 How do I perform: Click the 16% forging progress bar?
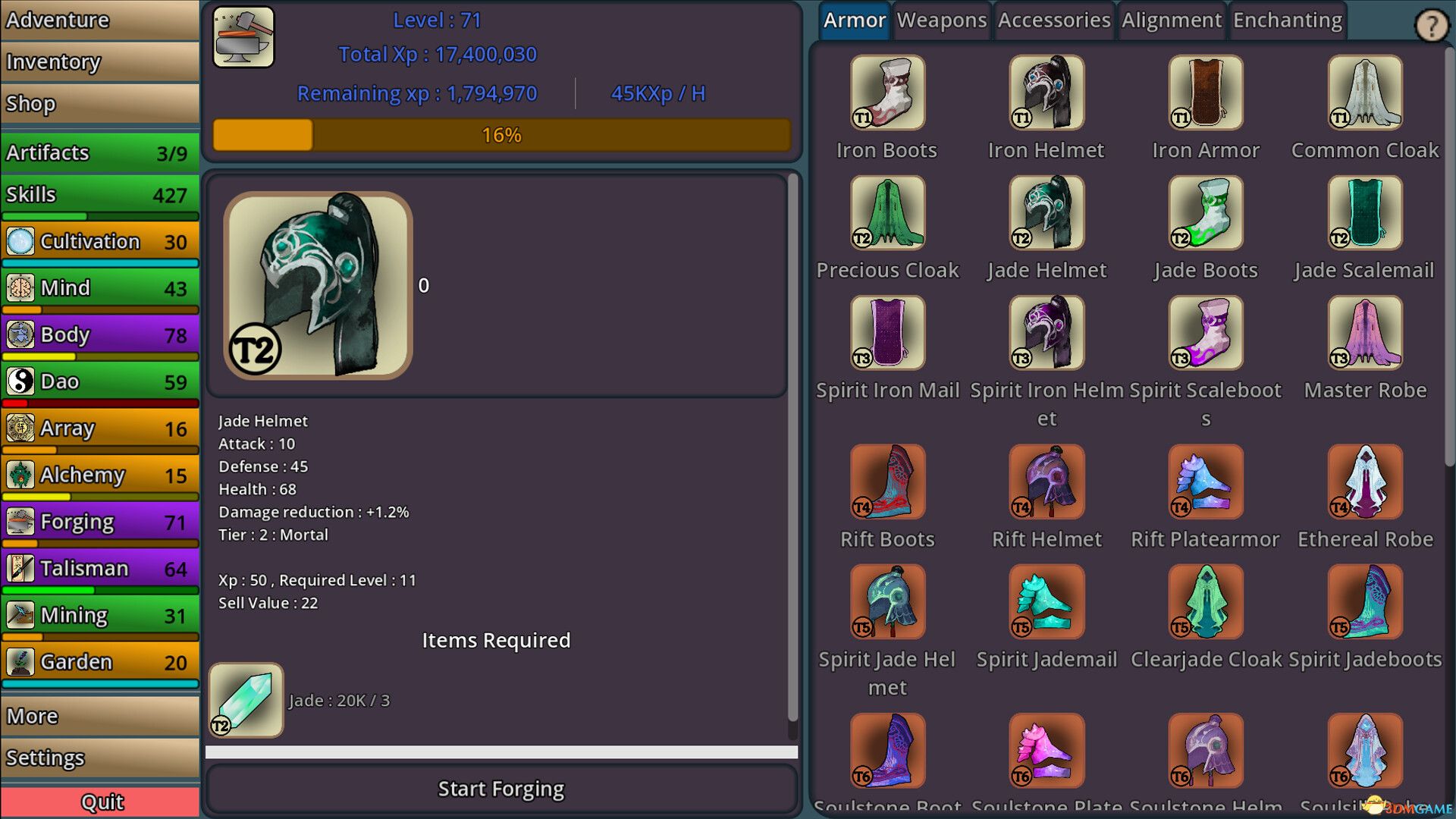click(x=500, y=135)
